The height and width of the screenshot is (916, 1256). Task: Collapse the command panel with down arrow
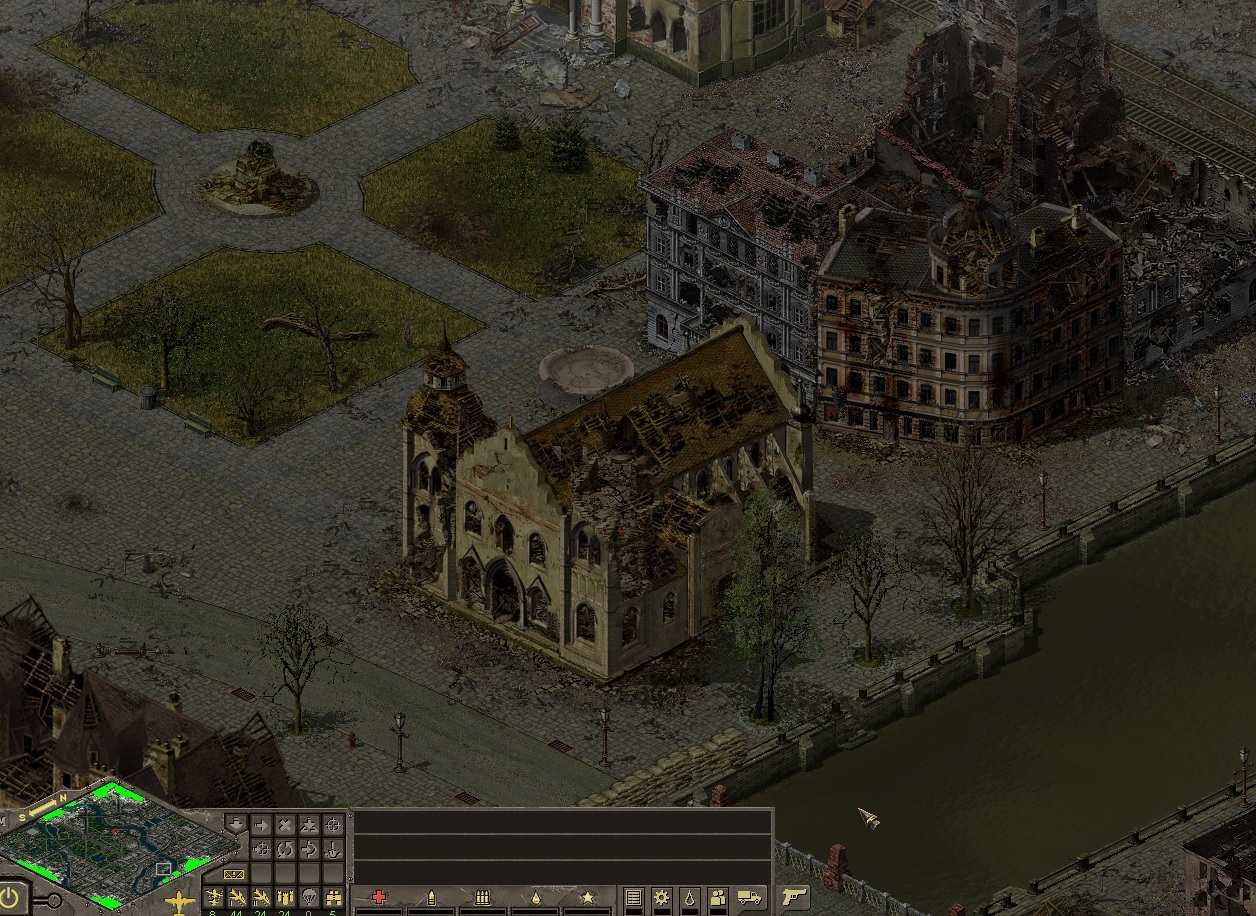pyautogui.click(x=236, y=824)
